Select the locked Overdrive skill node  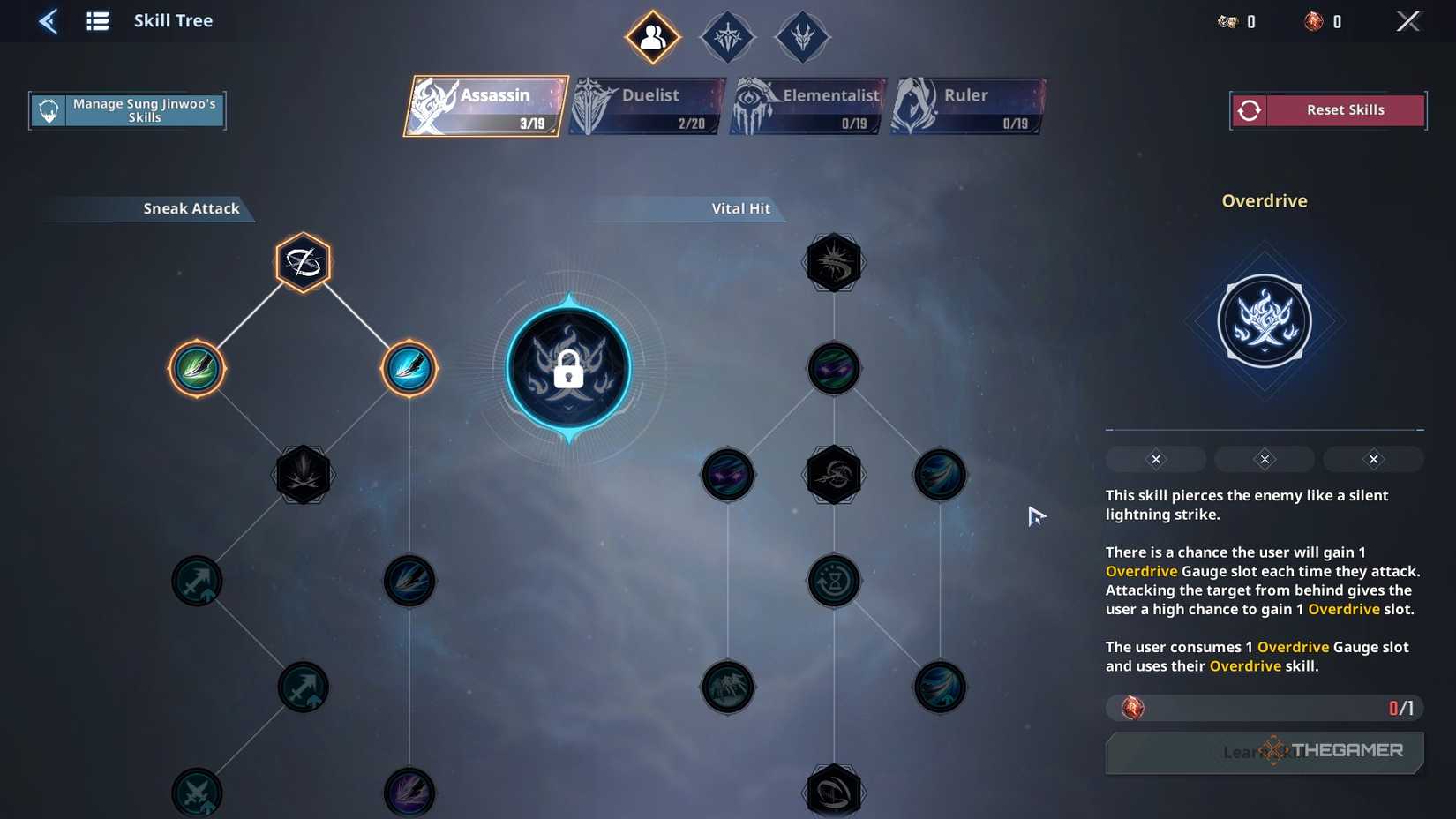click(x=568, y=368)
